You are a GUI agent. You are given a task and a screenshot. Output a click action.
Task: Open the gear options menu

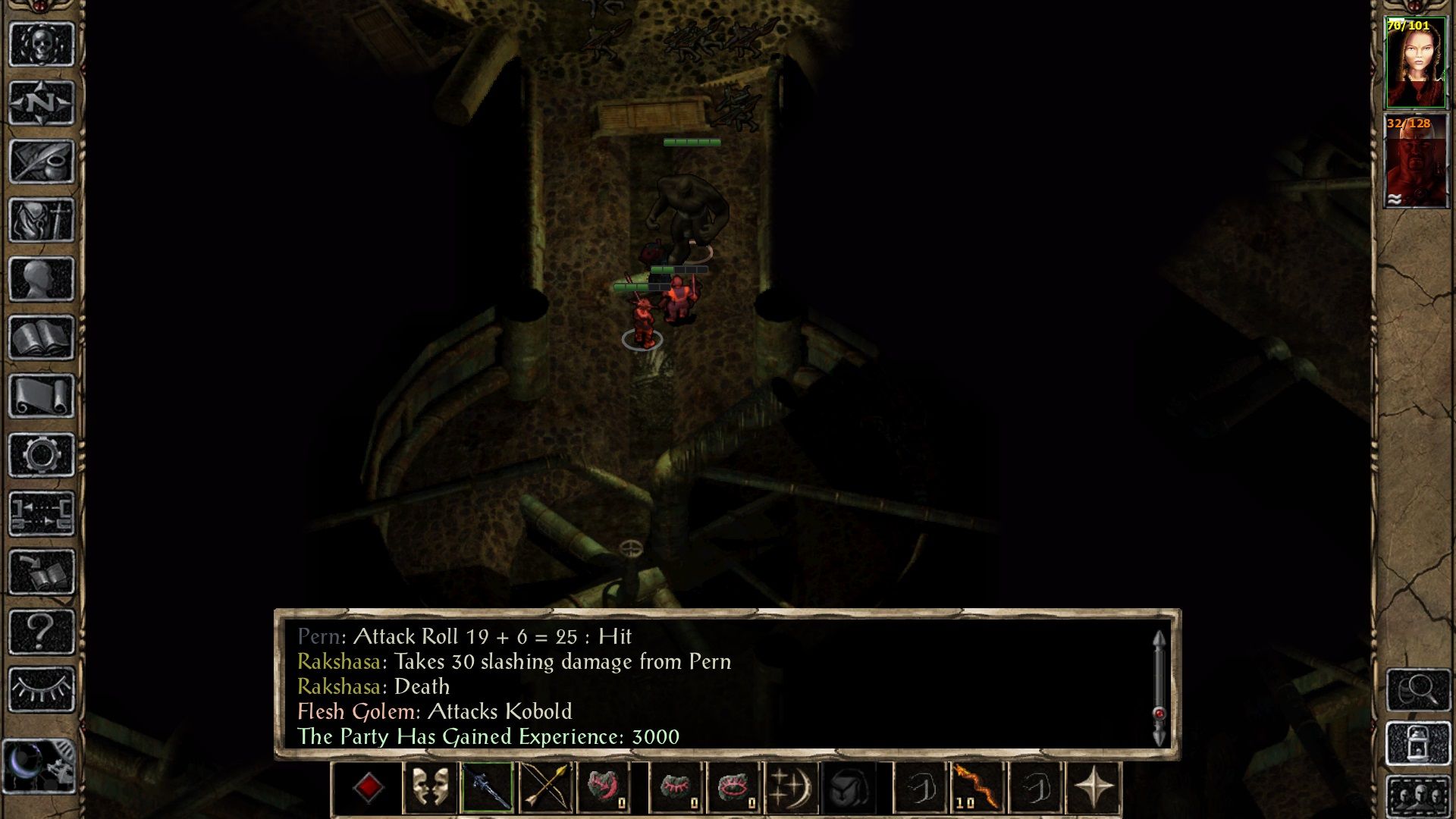click(x=42, y=455)
